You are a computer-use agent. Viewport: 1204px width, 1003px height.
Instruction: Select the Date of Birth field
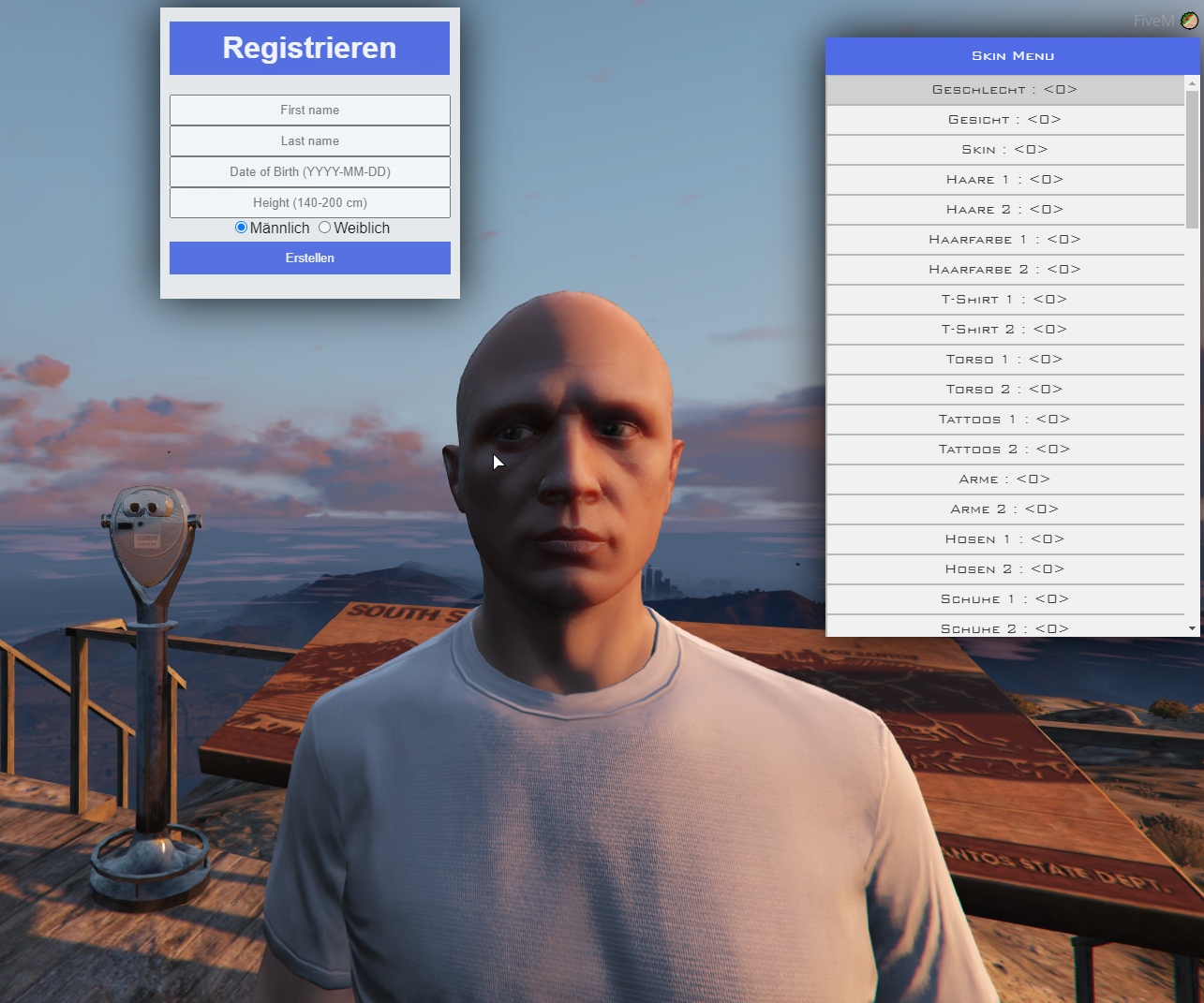pos(309,171)
